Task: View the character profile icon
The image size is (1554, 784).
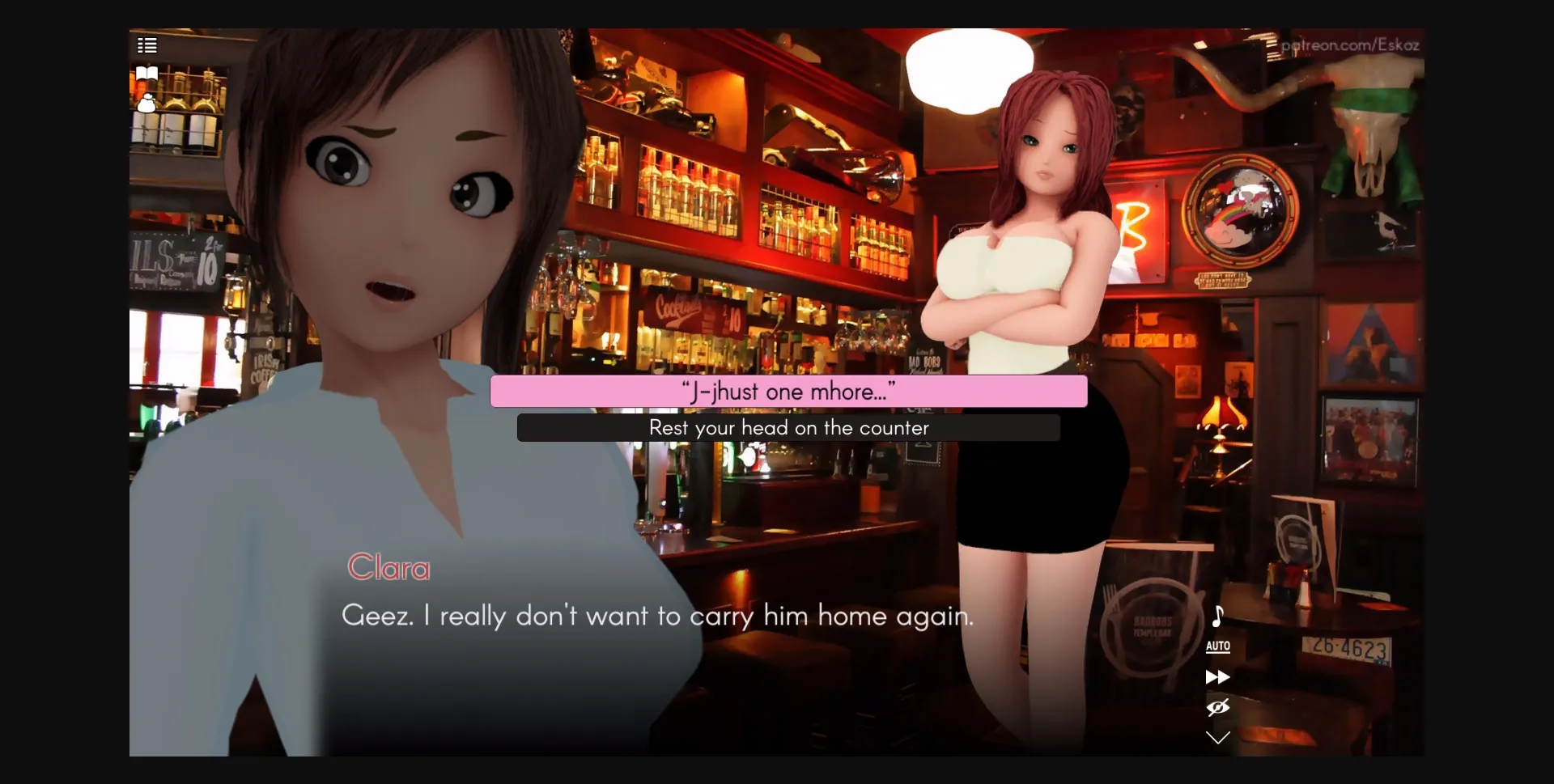Action: coord(146,103)
